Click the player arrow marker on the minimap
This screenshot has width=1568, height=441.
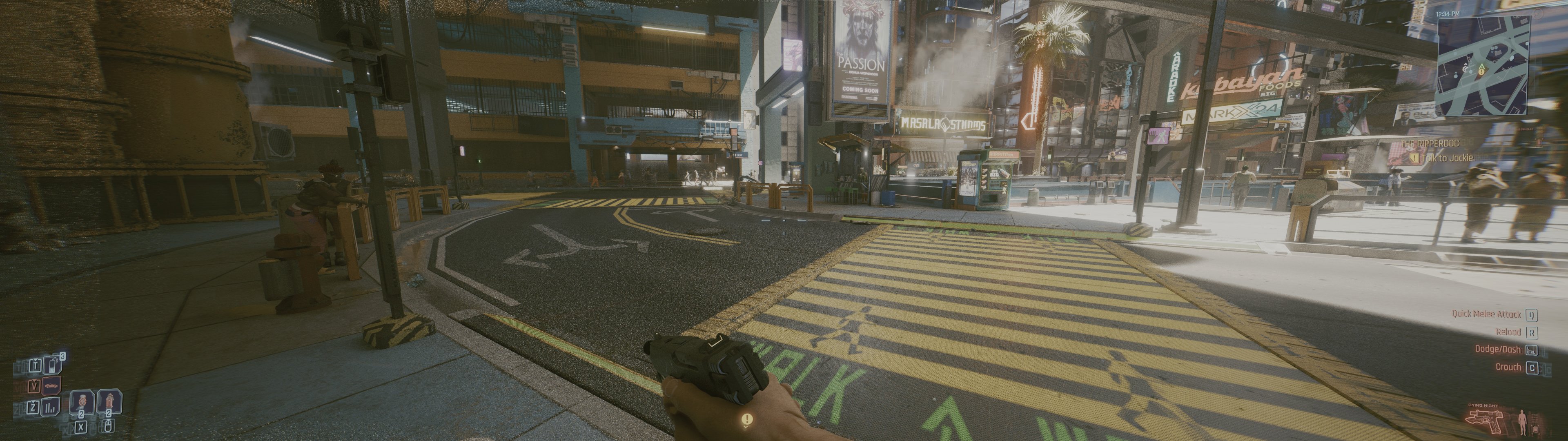(1481, 65)
